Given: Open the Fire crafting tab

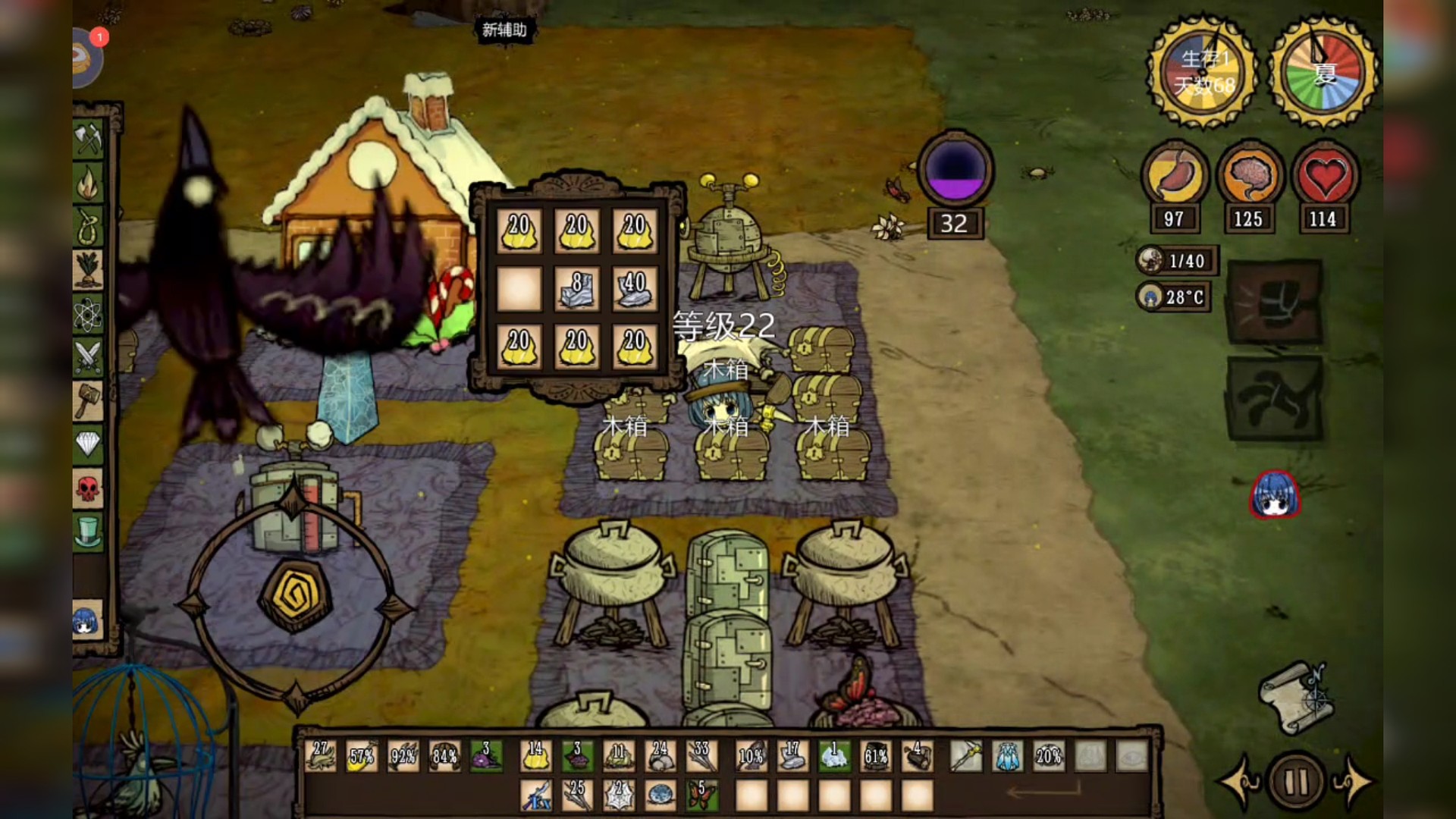Looking at the screenshot, I should coord(89,182).
